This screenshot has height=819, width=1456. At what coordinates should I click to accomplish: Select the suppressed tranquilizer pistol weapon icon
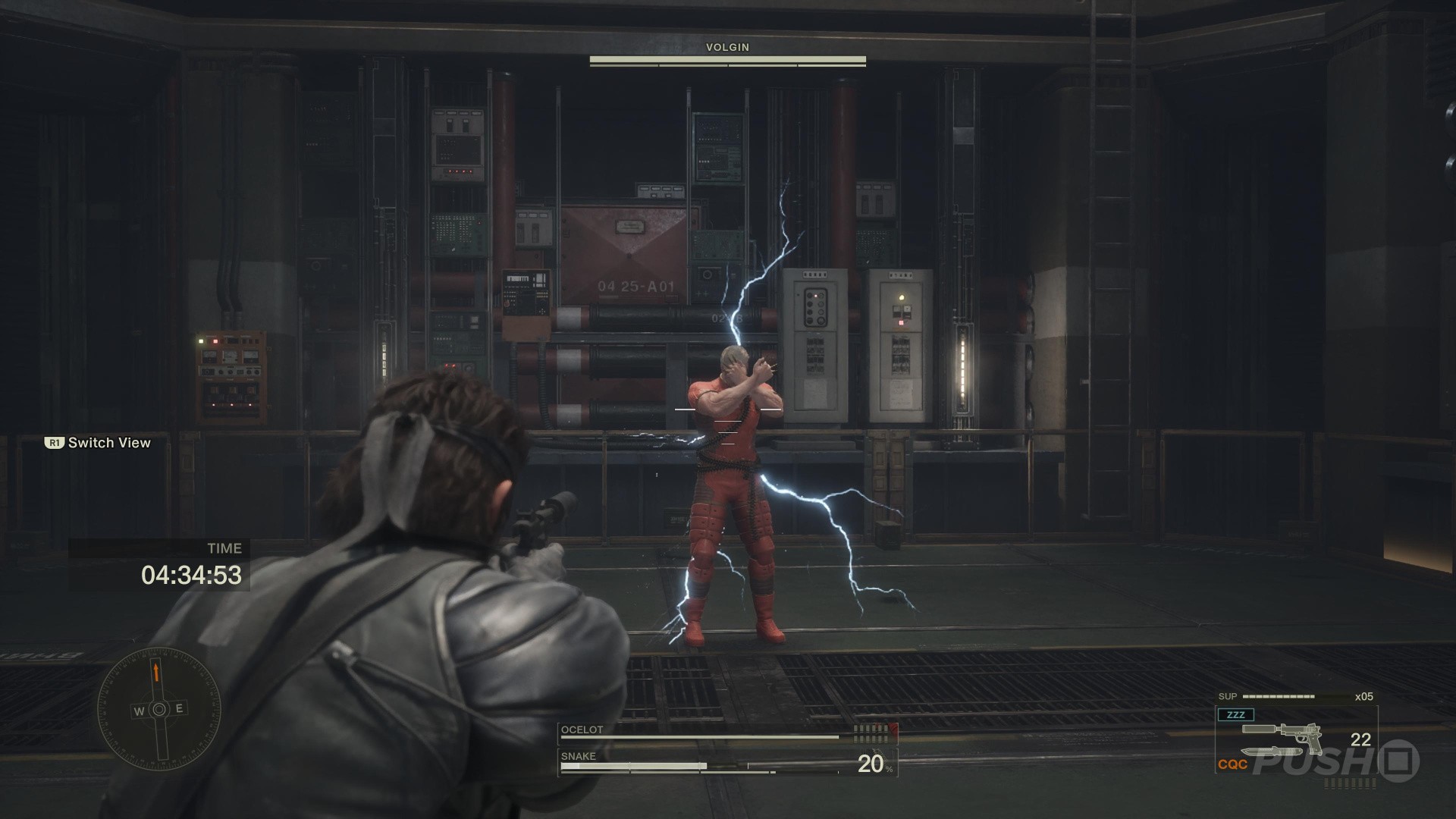pyautogui.click(x=1282, y=737)
